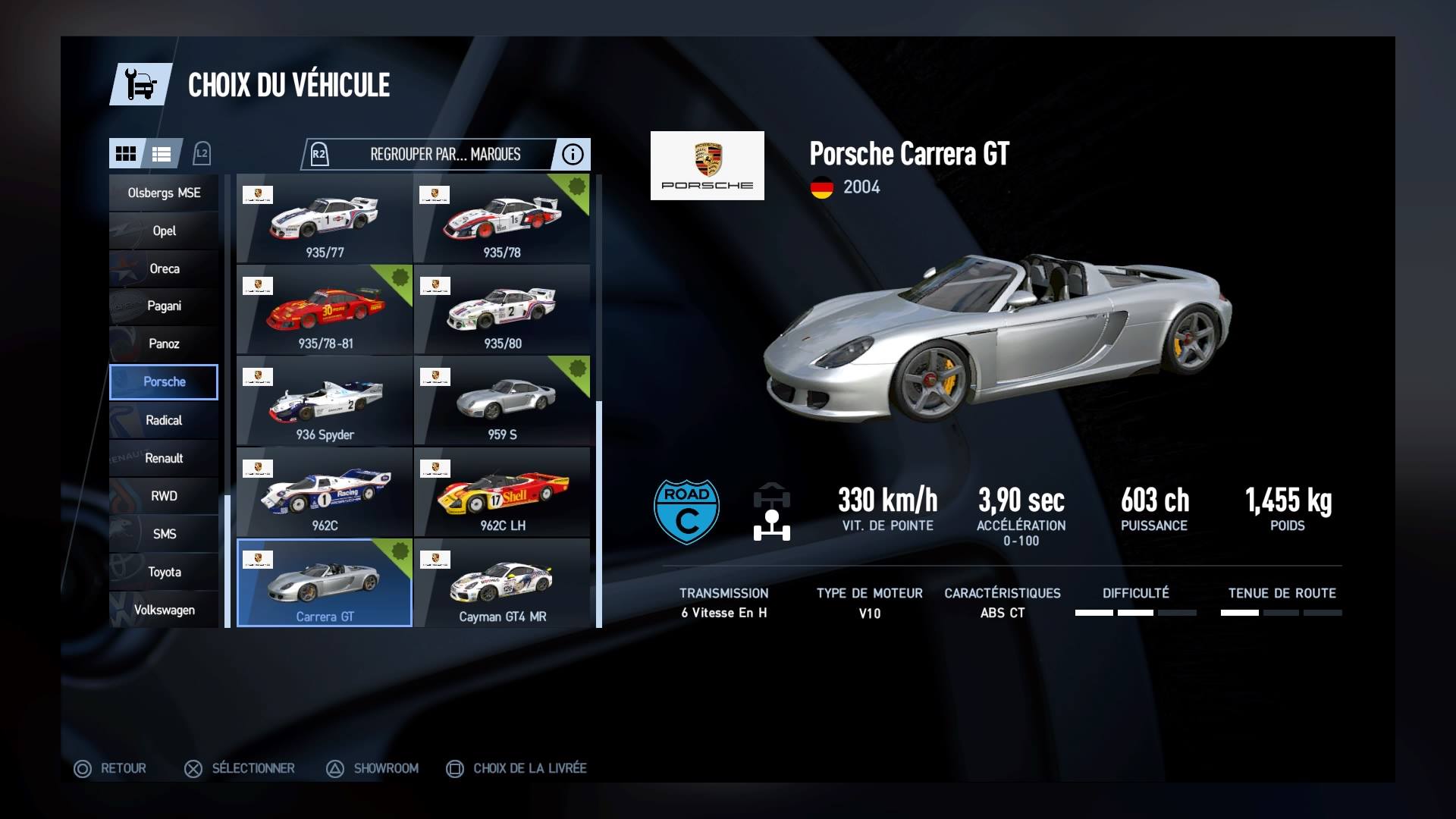This screenshot has height=819, width=1456.
Task: Select the Porsche 935/77 car tile
Action: pos(325,219)
